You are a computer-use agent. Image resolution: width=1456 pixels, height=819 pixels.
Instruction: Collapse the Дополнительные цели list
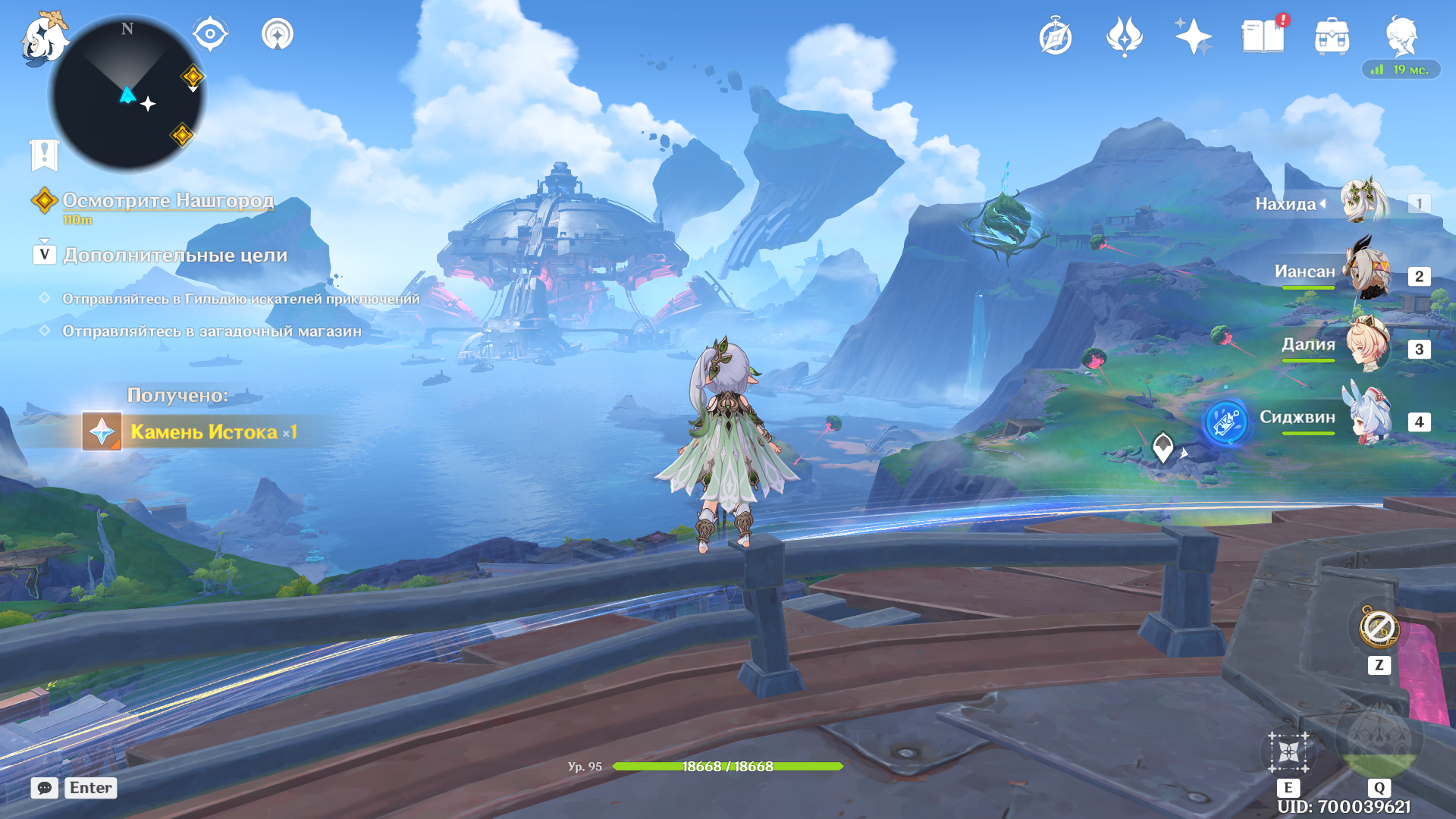pos(45,254)
